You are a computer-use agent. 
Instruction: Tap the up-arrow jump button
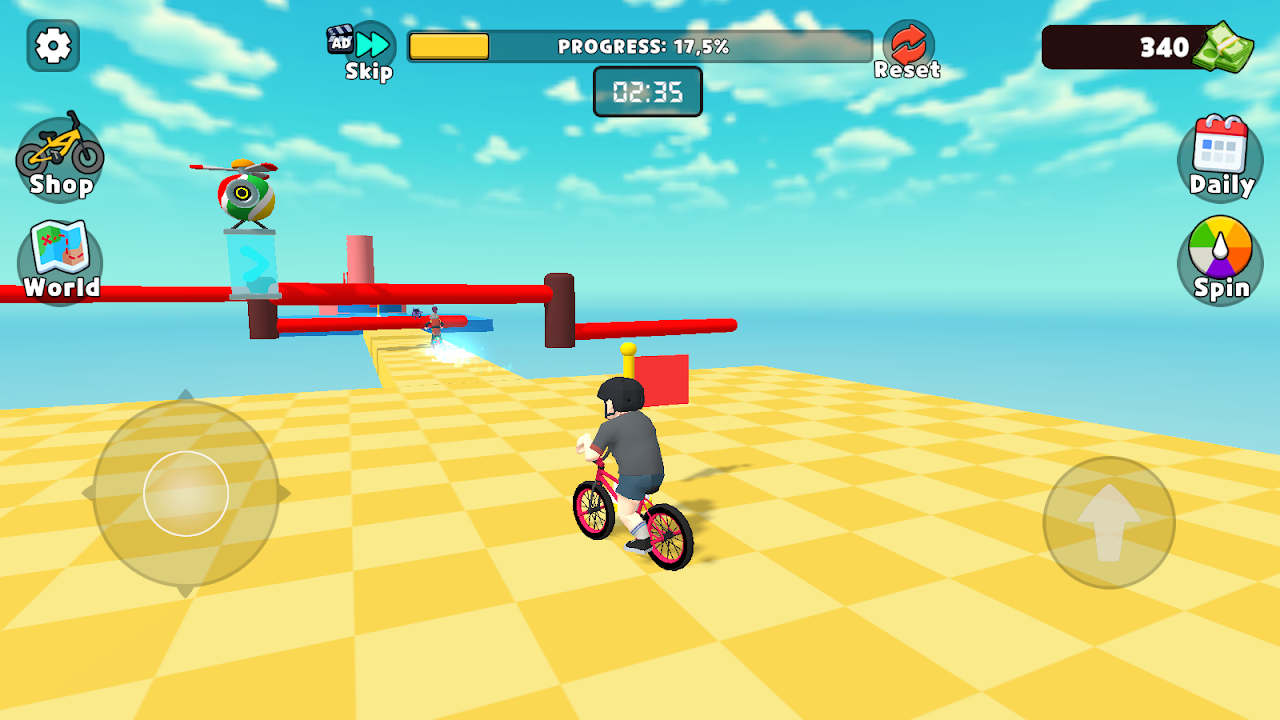pyautogui.click(x=1109, y=522)
